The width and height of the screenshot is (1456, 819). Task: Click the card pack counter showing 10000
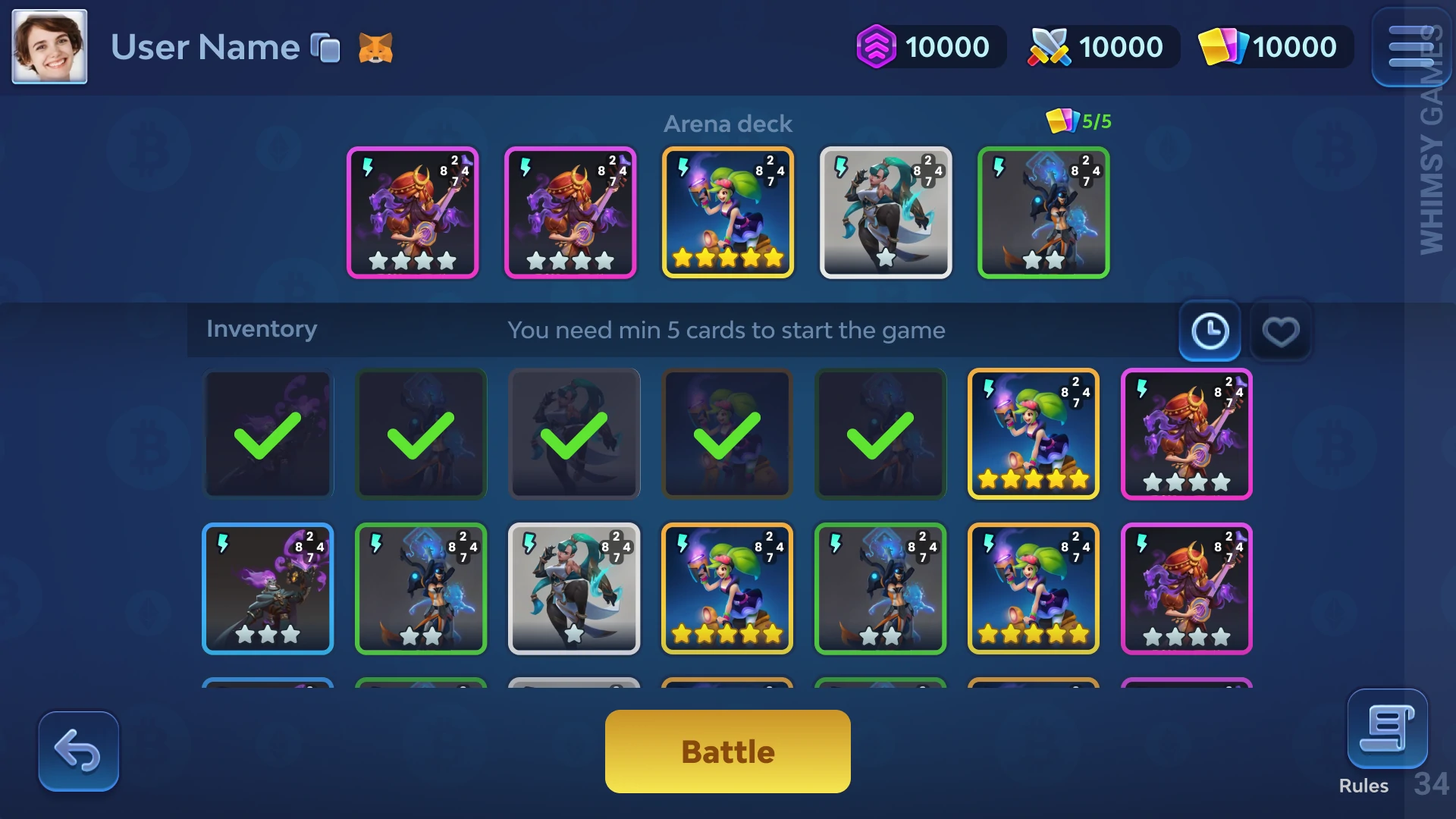[1274, 47]
